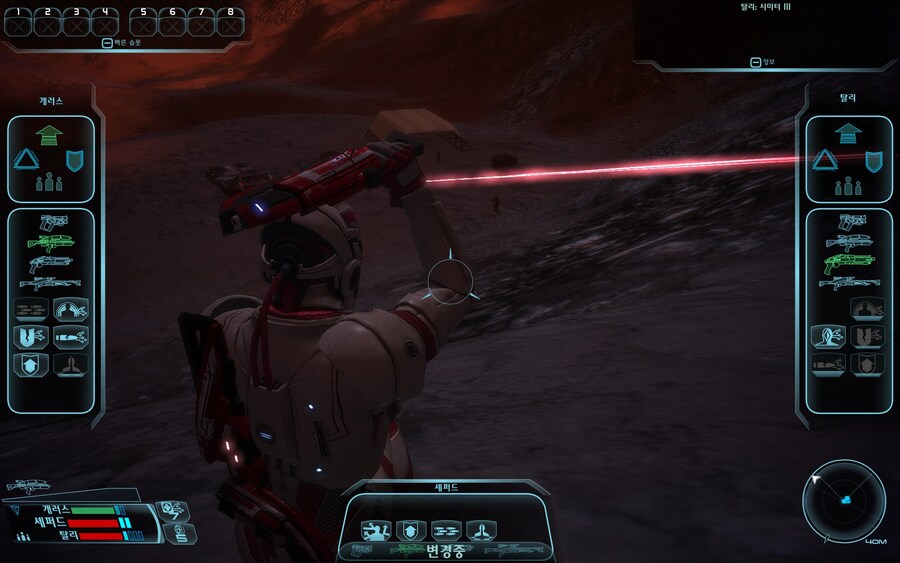The height and width of the screenshot is (563, 900).
Task: Rally Tali with the squad figures icon
Action: pyautogui.click(x=848, y=184)
